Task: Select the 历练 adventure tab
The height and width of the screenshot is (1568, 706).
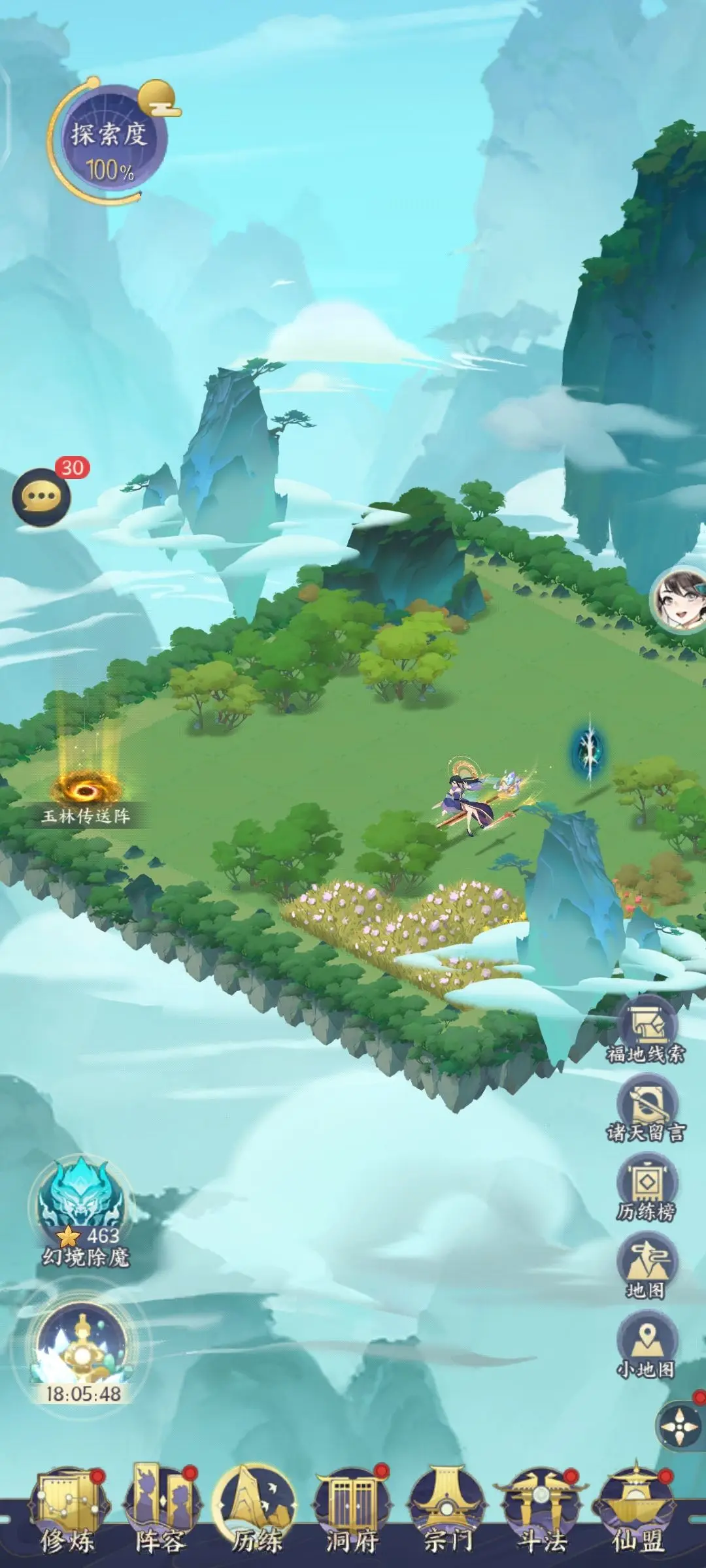Action: (256, 1516)
